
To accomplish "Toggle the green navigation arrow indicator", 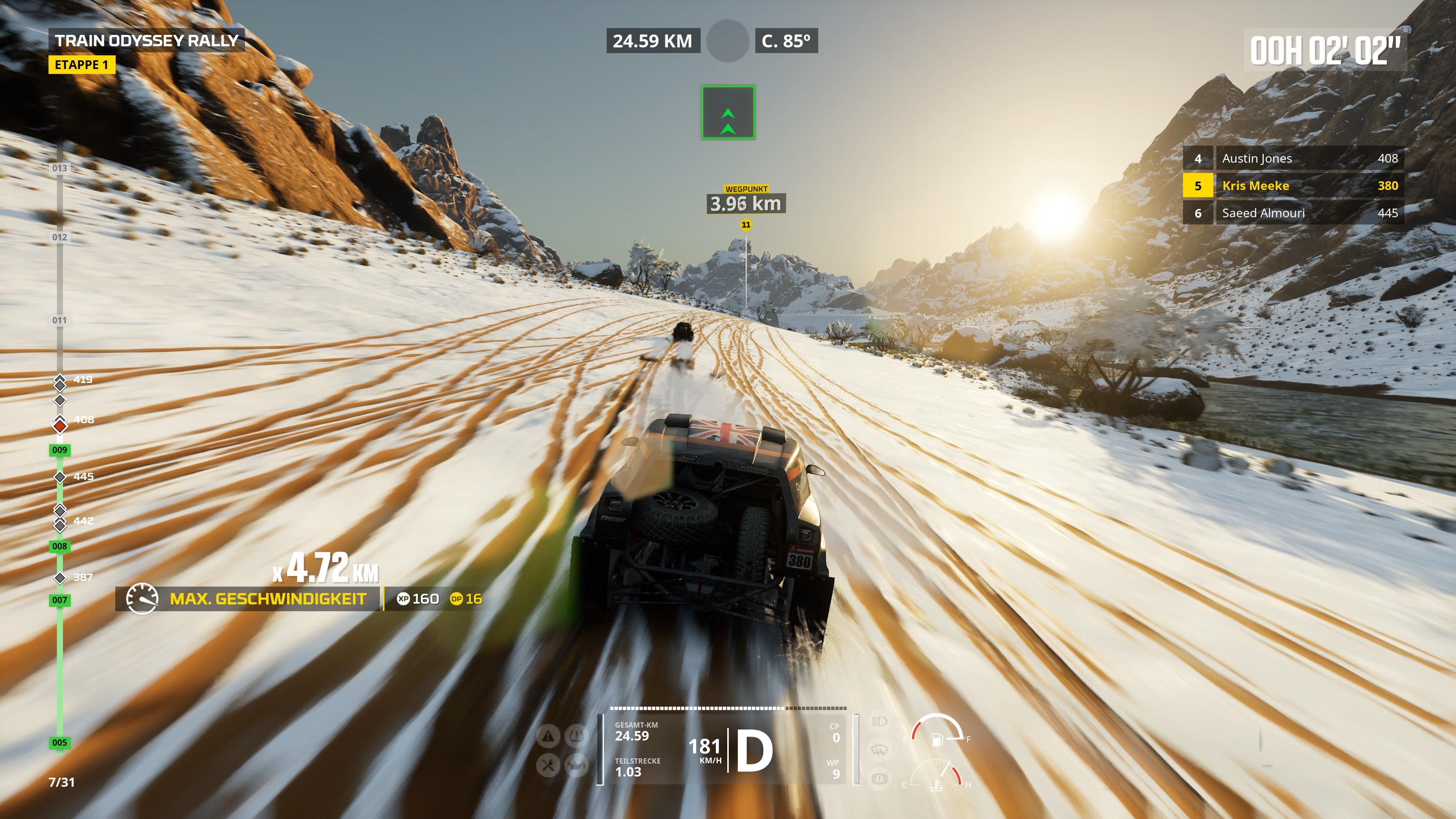I will click(728, 111).
